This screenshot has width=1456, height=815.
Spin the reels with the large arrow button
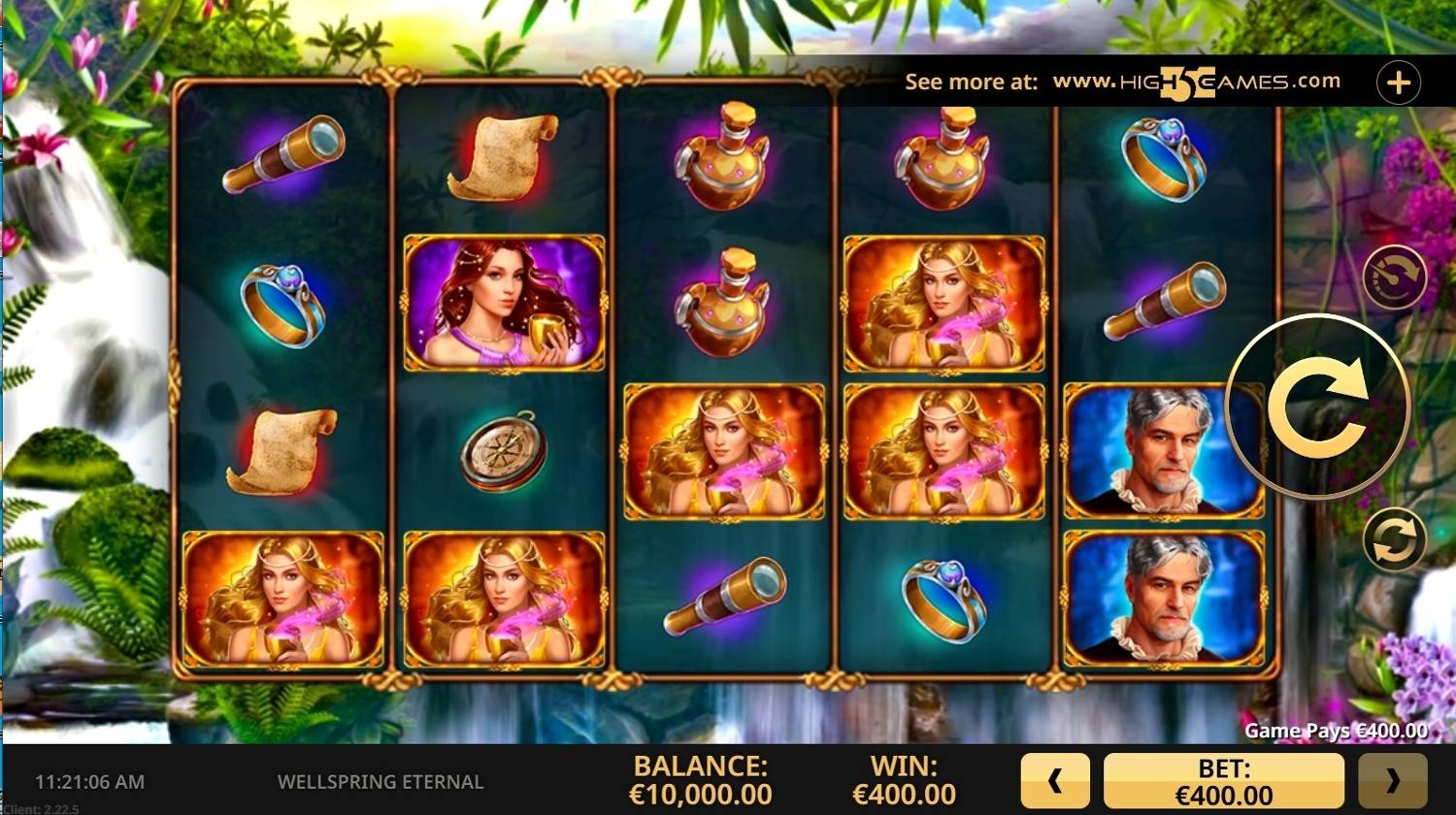pos(1317,407)
